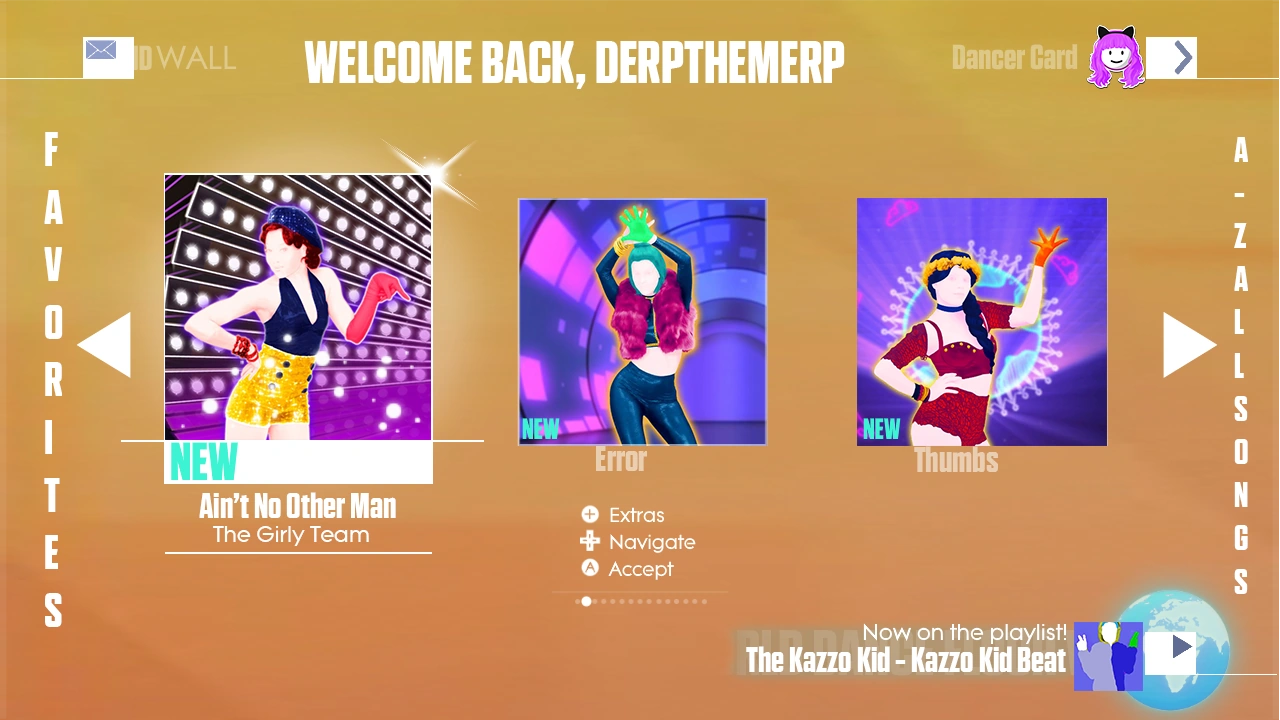Select the Thumbs song tile
Image resolution: width=1280 pixels, height=720 pixels.
click(x=981, y=321)
